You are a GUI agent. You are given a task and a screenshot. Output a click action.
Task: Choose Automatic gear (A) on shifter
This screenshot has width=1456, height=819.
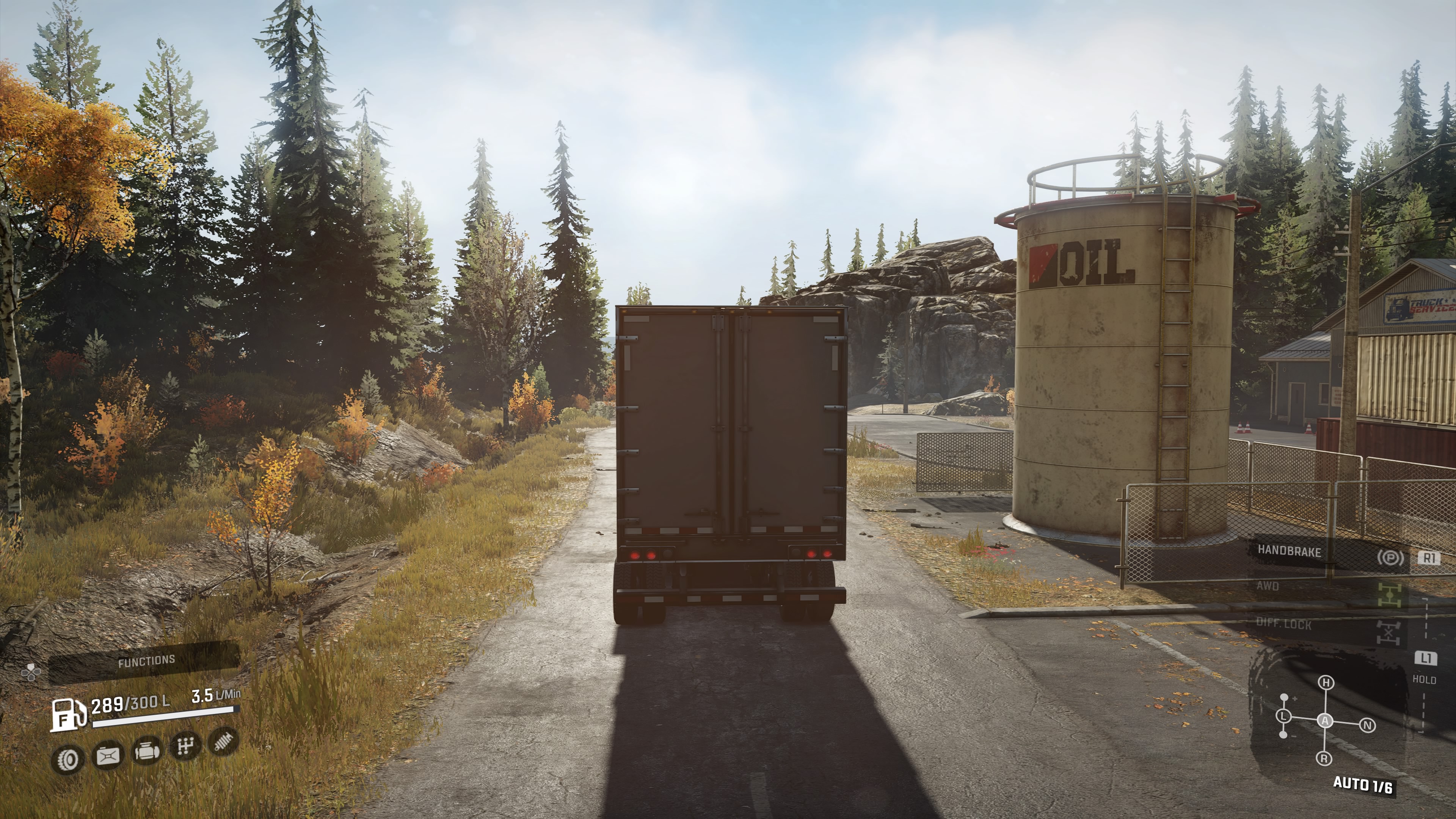[1326, 721]
